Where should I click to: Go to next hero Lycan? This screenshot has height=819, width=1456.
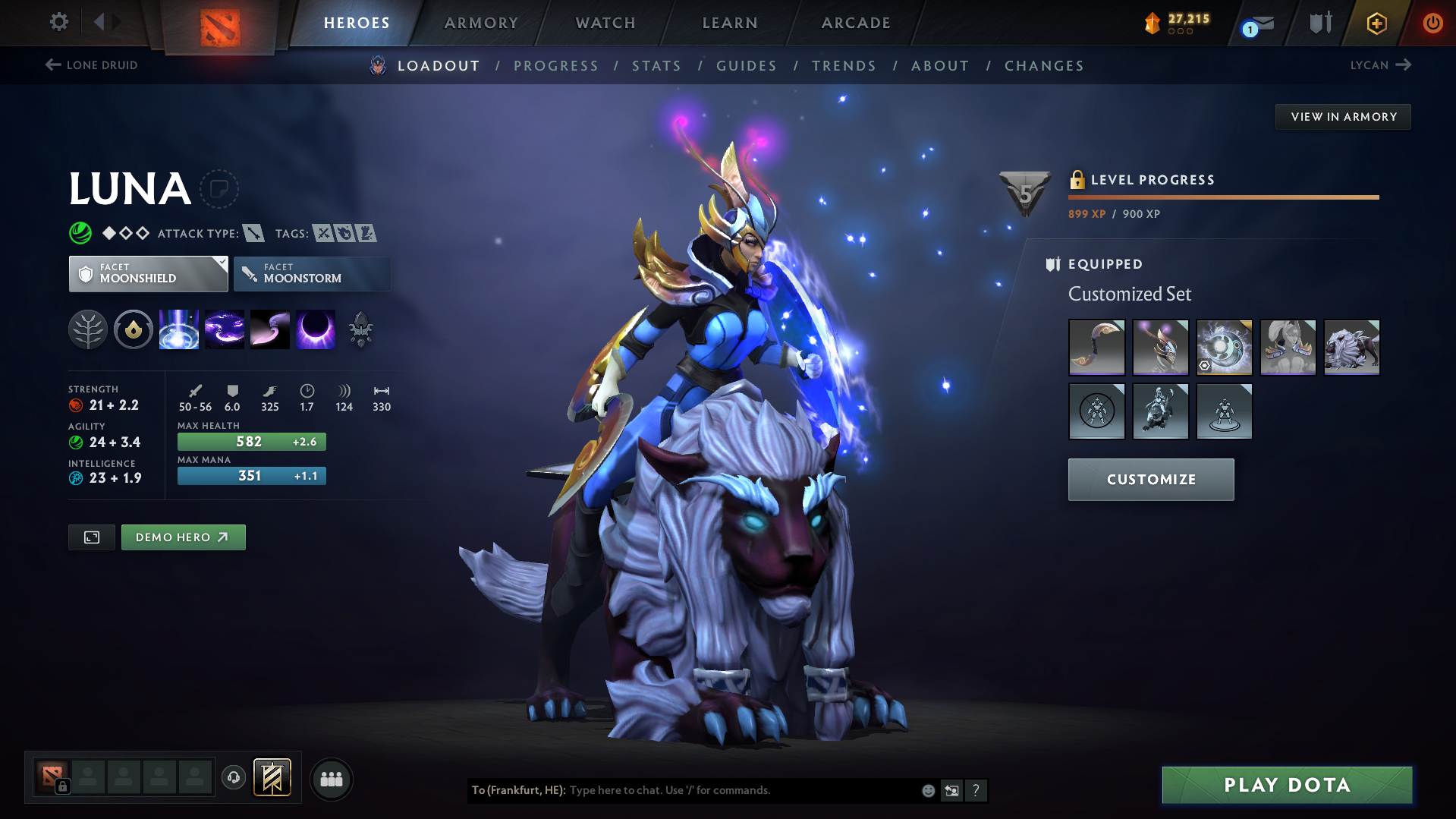[x=1380, y=65]
